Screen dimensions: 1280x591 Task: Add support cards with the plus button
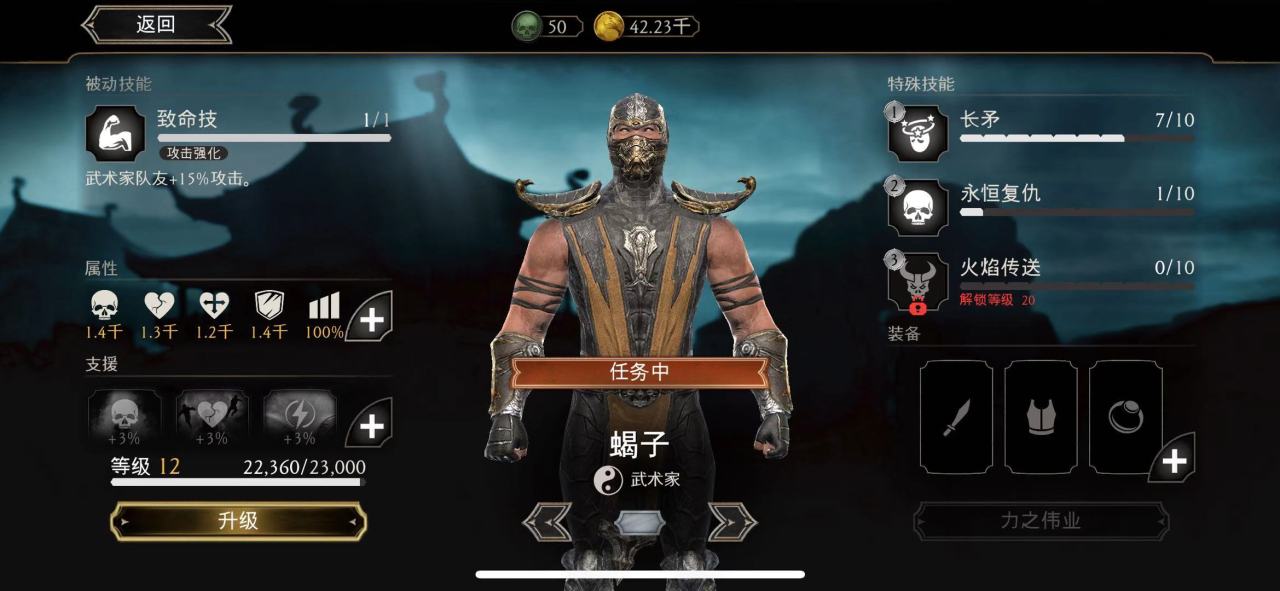click(371, 426)
